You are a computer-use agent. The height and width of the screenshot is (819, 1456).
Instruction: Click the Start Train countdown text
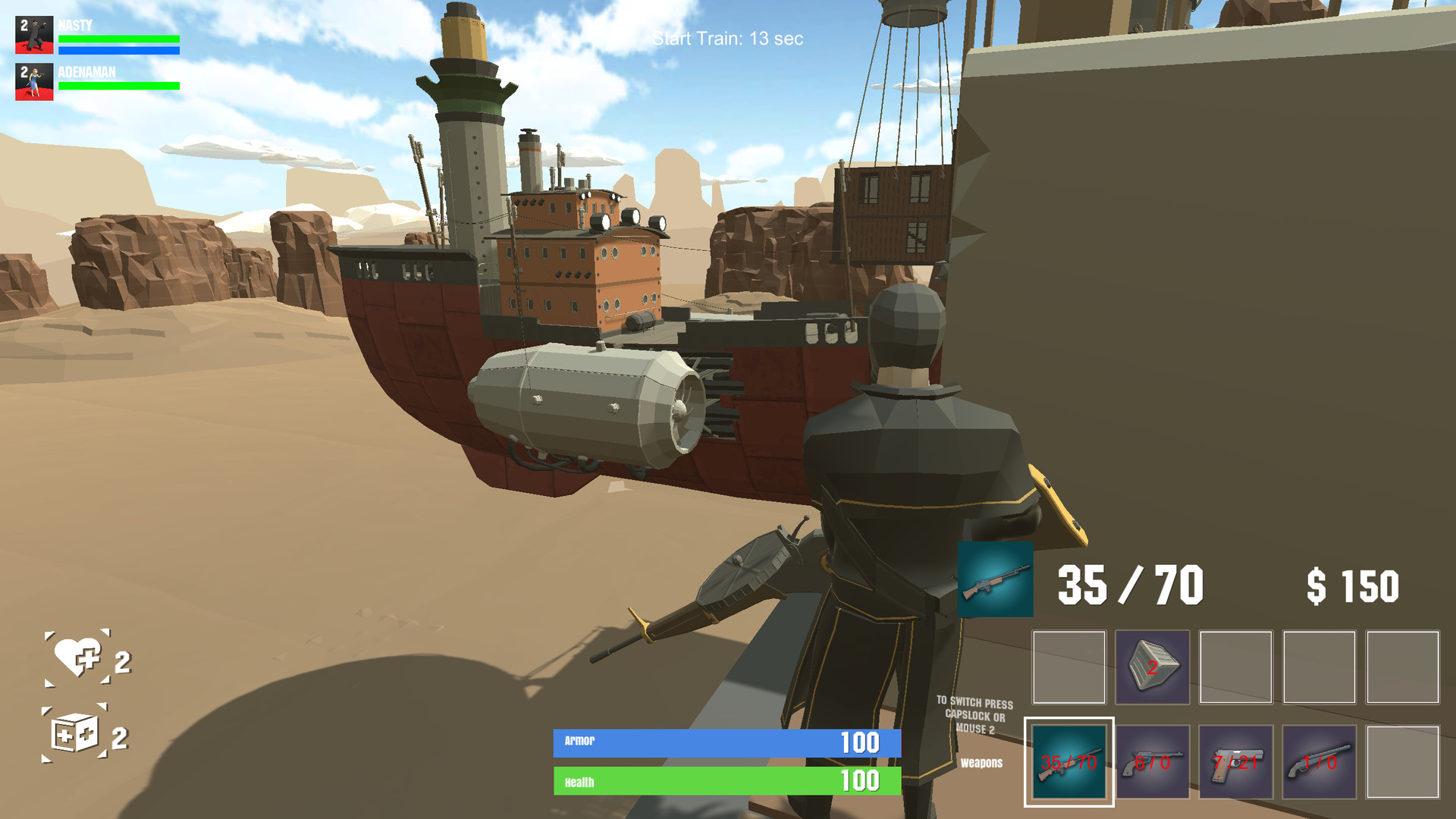pos(729,39)
